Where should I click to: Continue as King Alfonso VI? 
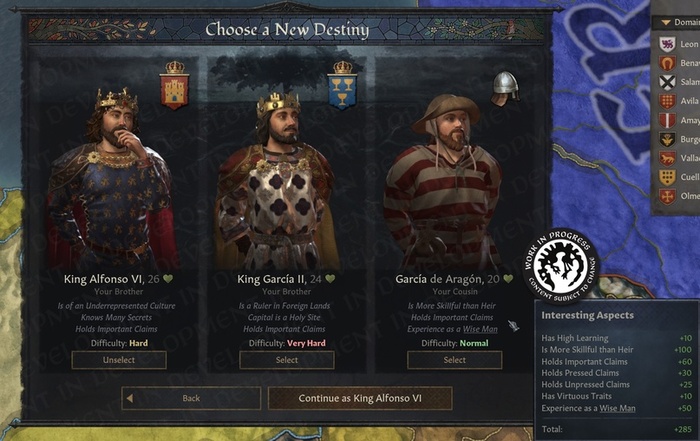pyautogui.click(x=360, y=398)
